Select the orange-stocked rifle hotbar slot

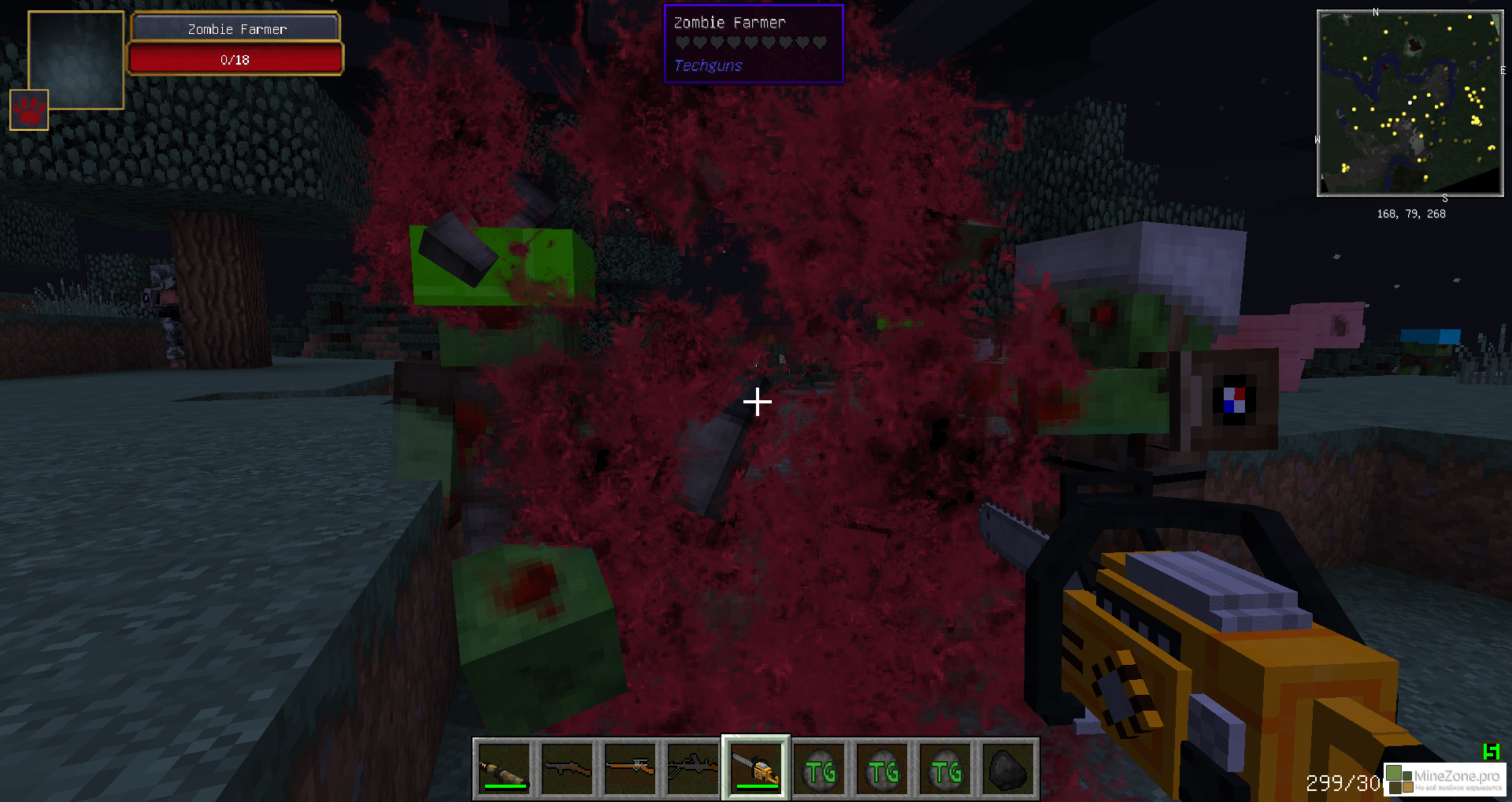[x=630, y=769]
